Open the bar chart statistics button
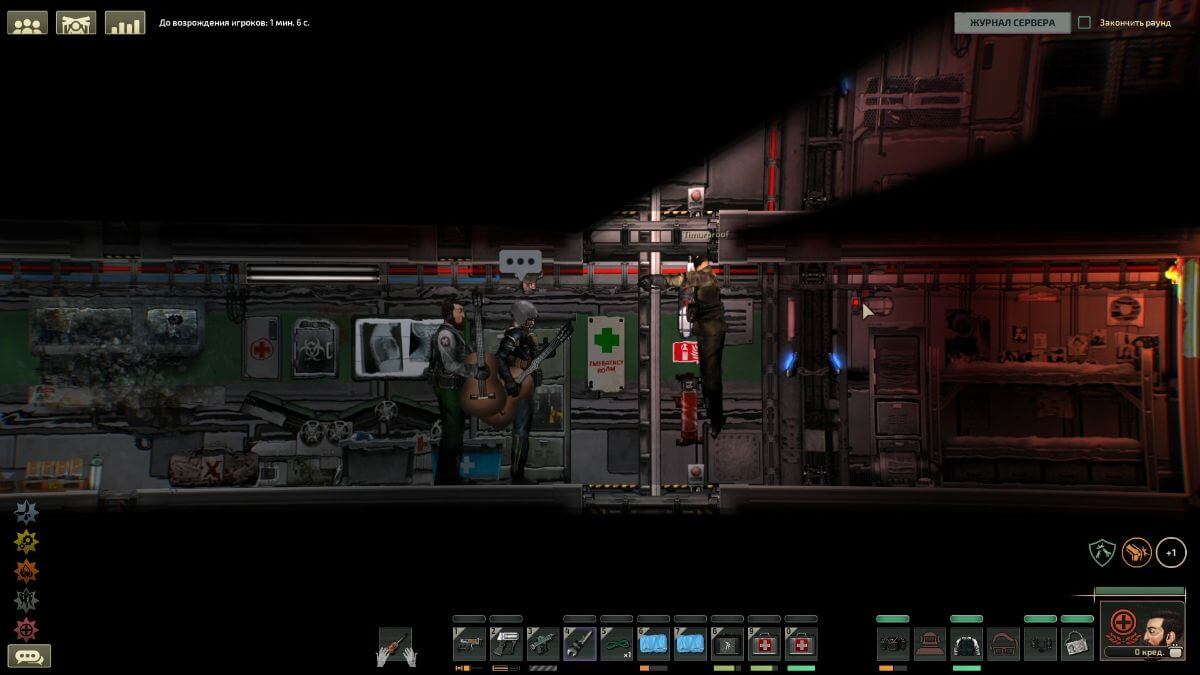The width and height of the screenshot is (1200, 675). pos(125,23)
